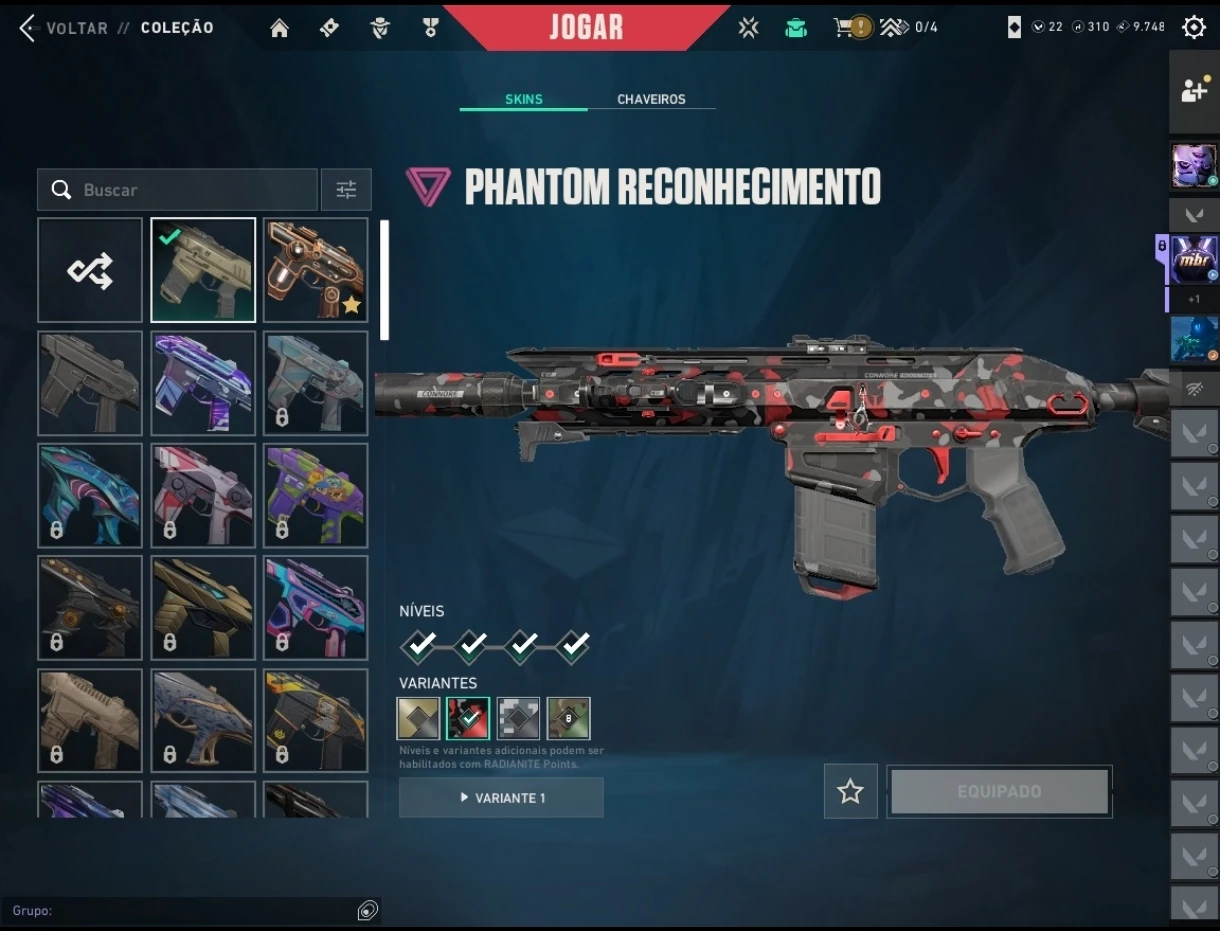Open the add friend icon
The height and width of the screenshot is (931, 1220).
pyautogui.click(x=1194, y=90)
